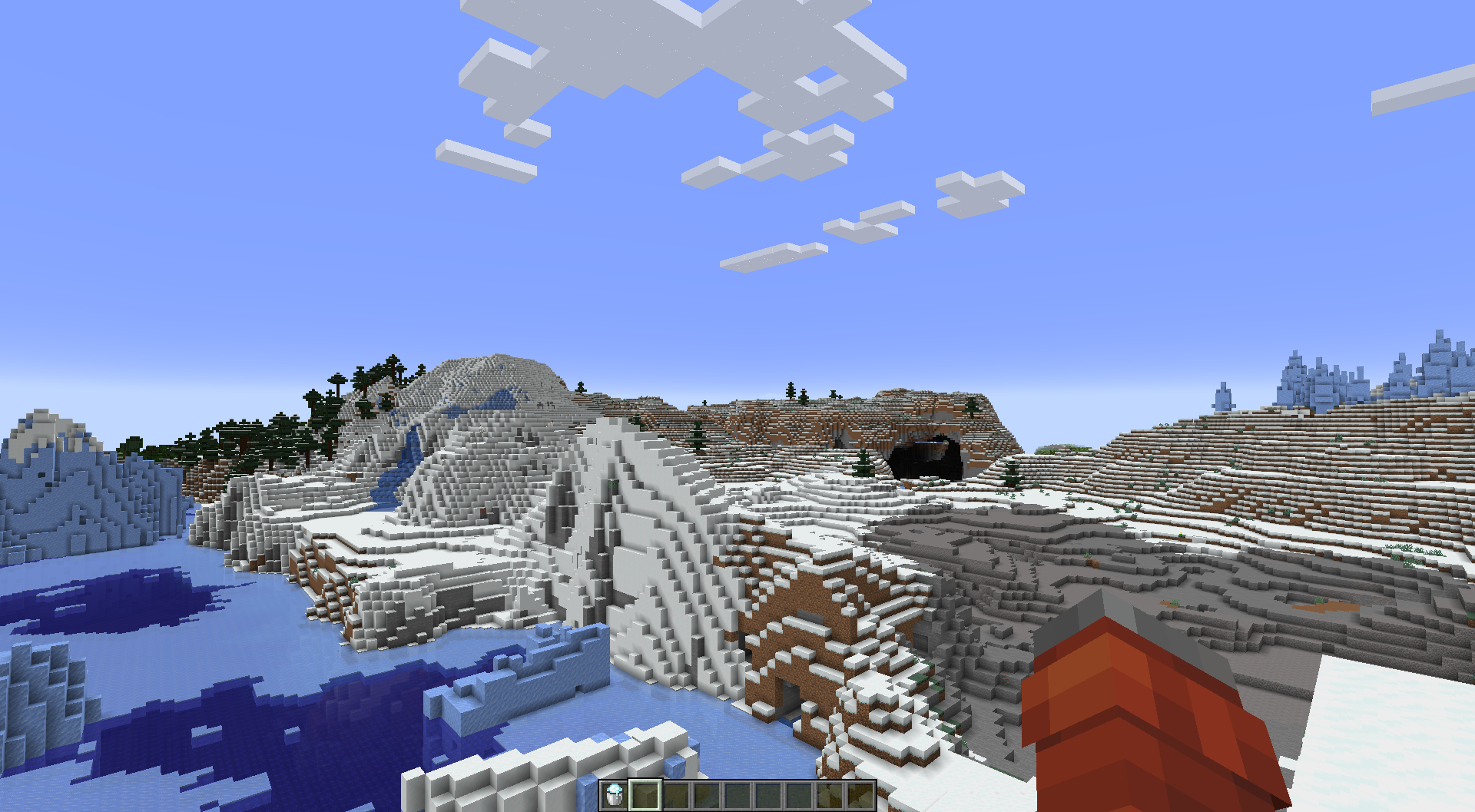Click the sixth hotbar slot
The height and width of the screenshot is (812, 1475).
pos(768,795)
